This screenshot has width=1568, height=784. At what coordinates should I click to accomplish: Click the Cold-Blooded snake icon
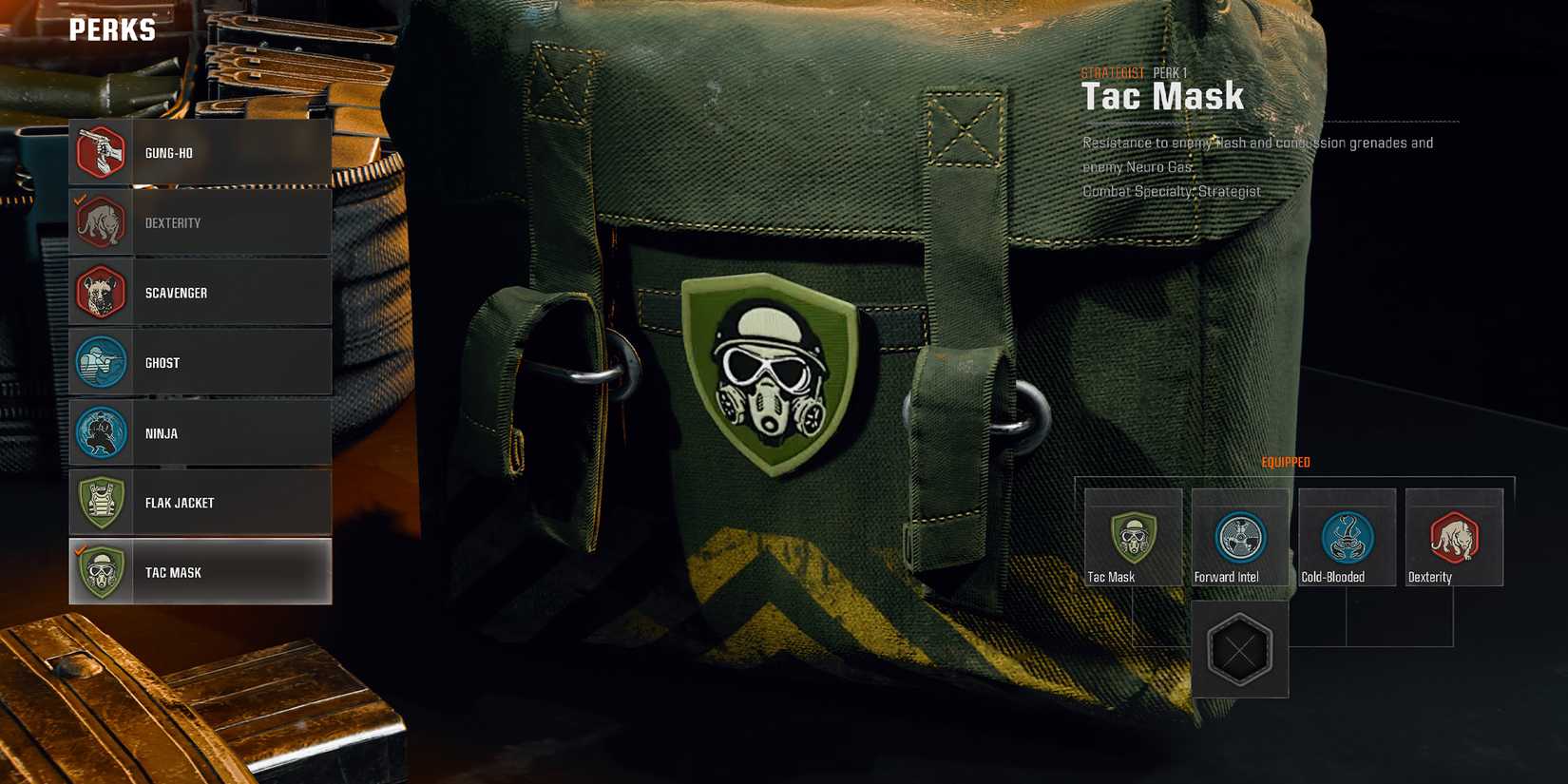[1347, 537]
